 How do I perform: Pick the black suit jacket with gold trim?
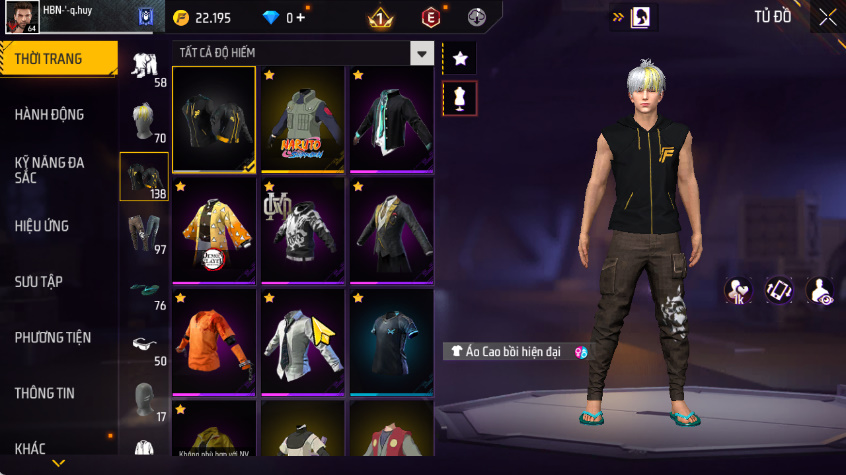click(391, 229)
